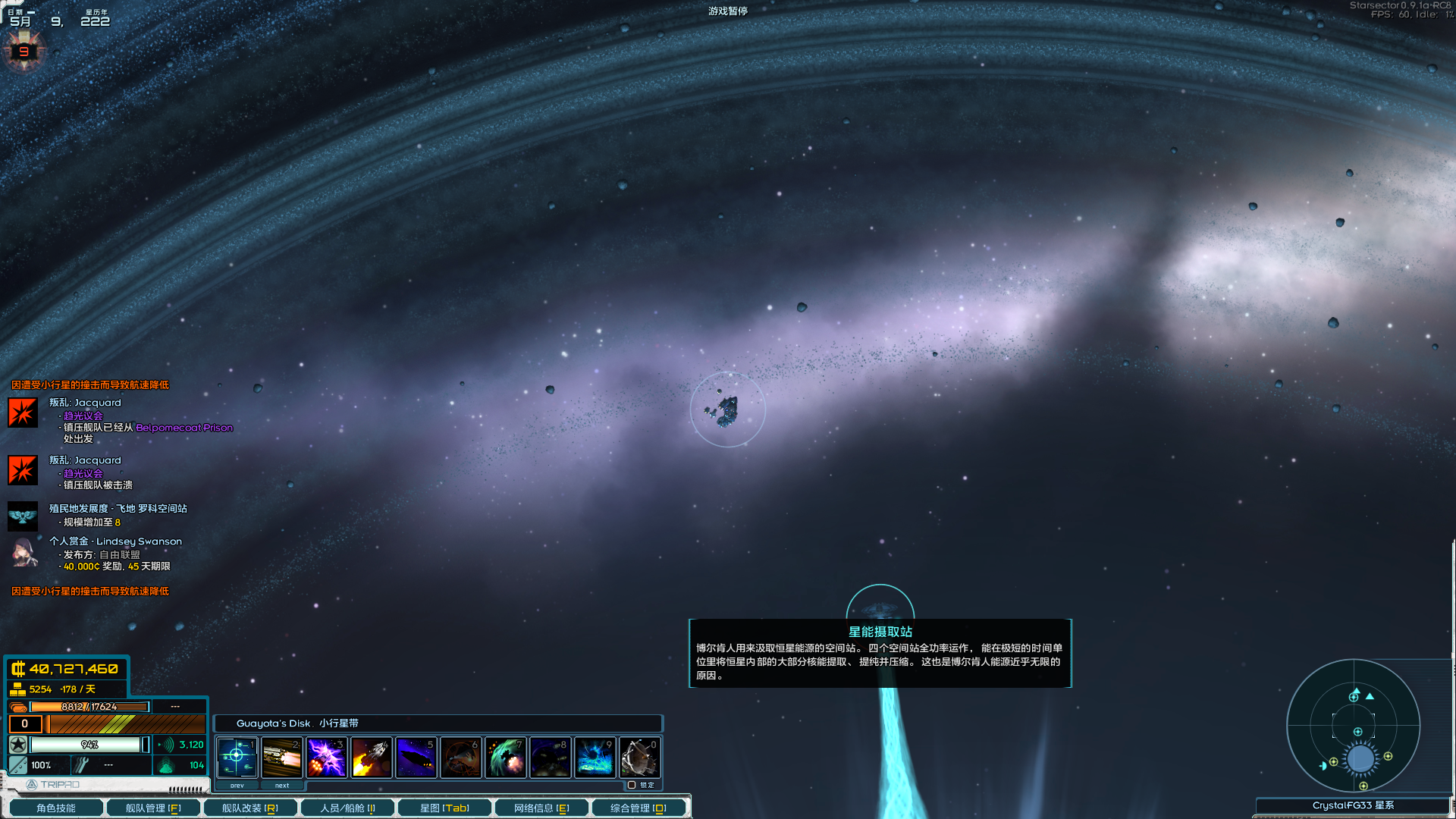Click the Jacquard rebellion alert icon
Viewport: 1456px width, 819px height.
click(x=23, y=412)
